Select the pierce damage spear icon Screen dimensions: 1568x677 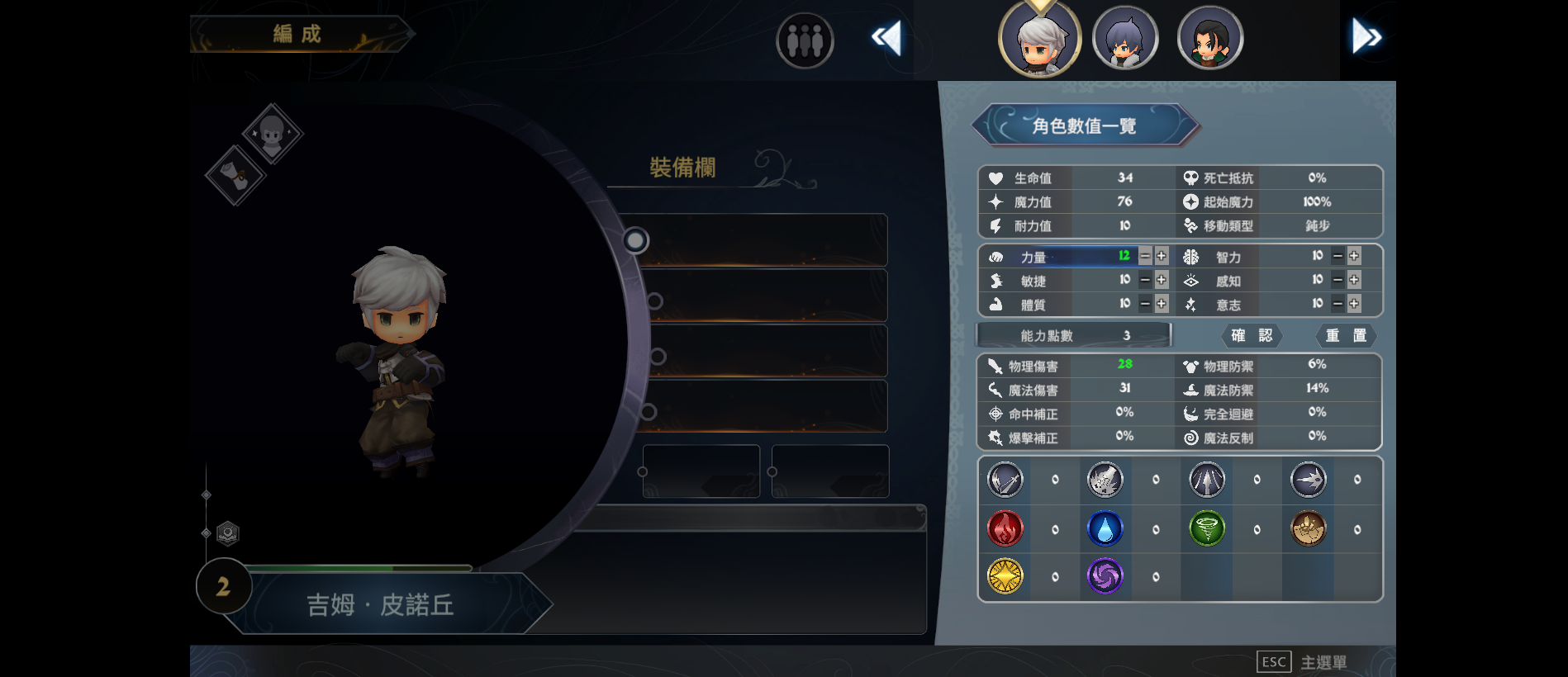[x=1206, y=480]
